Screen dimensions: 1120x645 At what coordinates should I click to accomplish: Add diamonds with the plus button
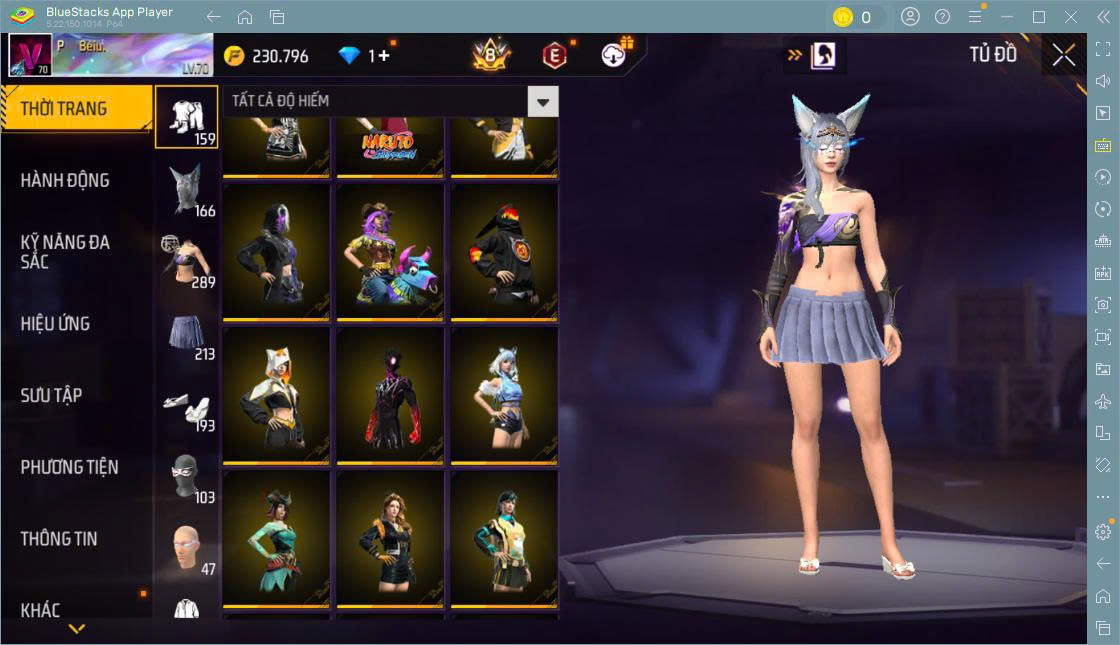(x=384, y=56)
